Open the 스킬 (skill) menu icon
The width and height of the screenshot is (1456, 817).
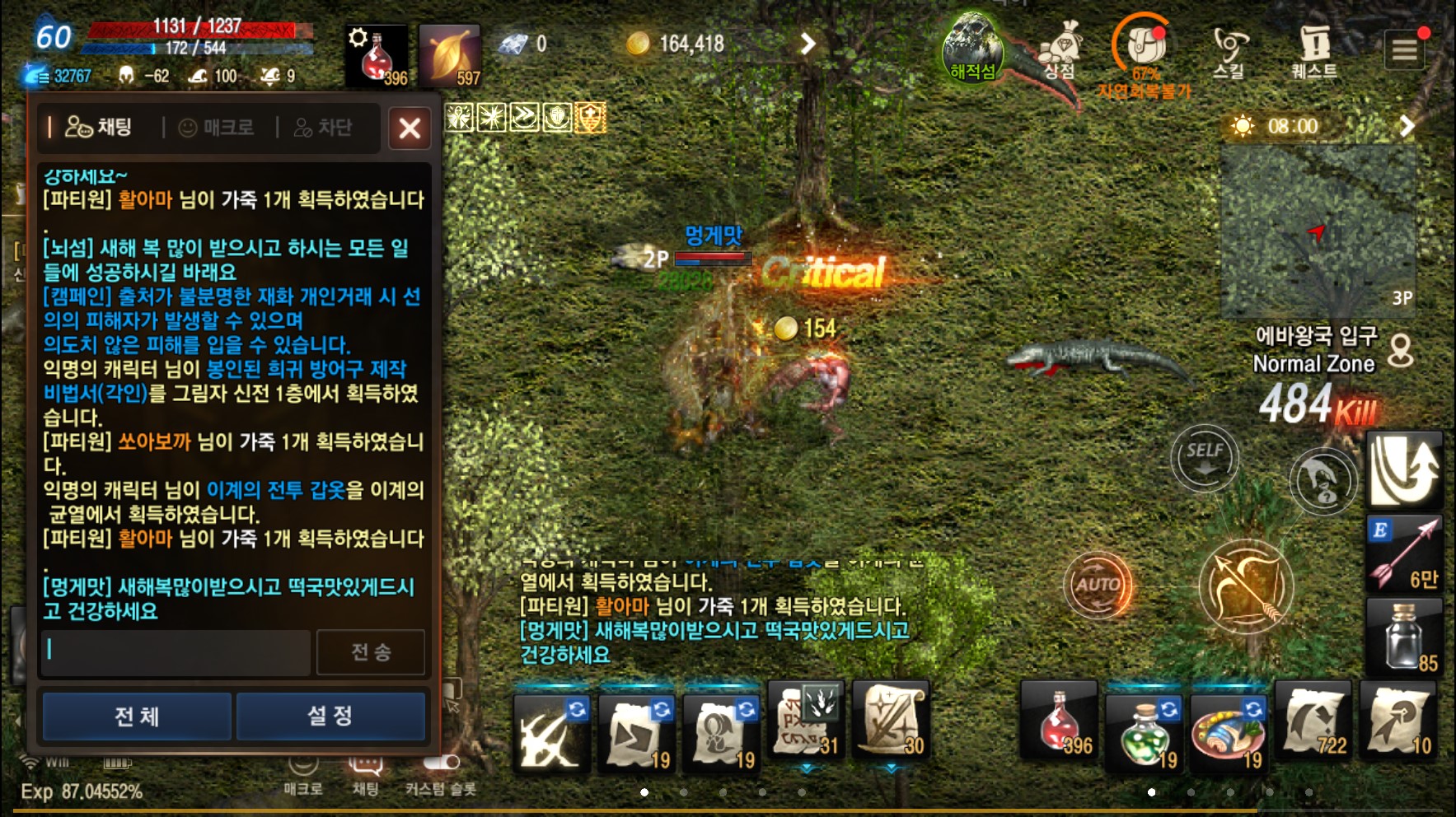coord(1230,45)
